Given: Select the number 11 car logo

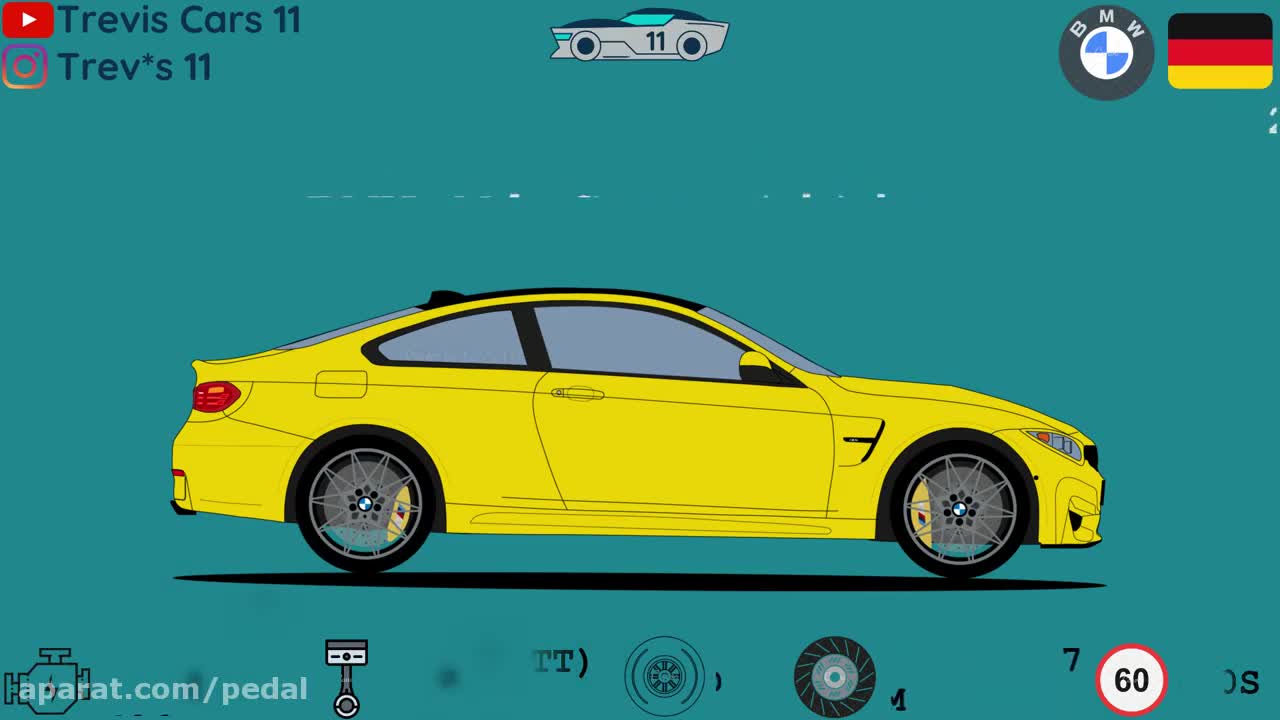Looking at the screenshot, I should [x=640, y=37].
